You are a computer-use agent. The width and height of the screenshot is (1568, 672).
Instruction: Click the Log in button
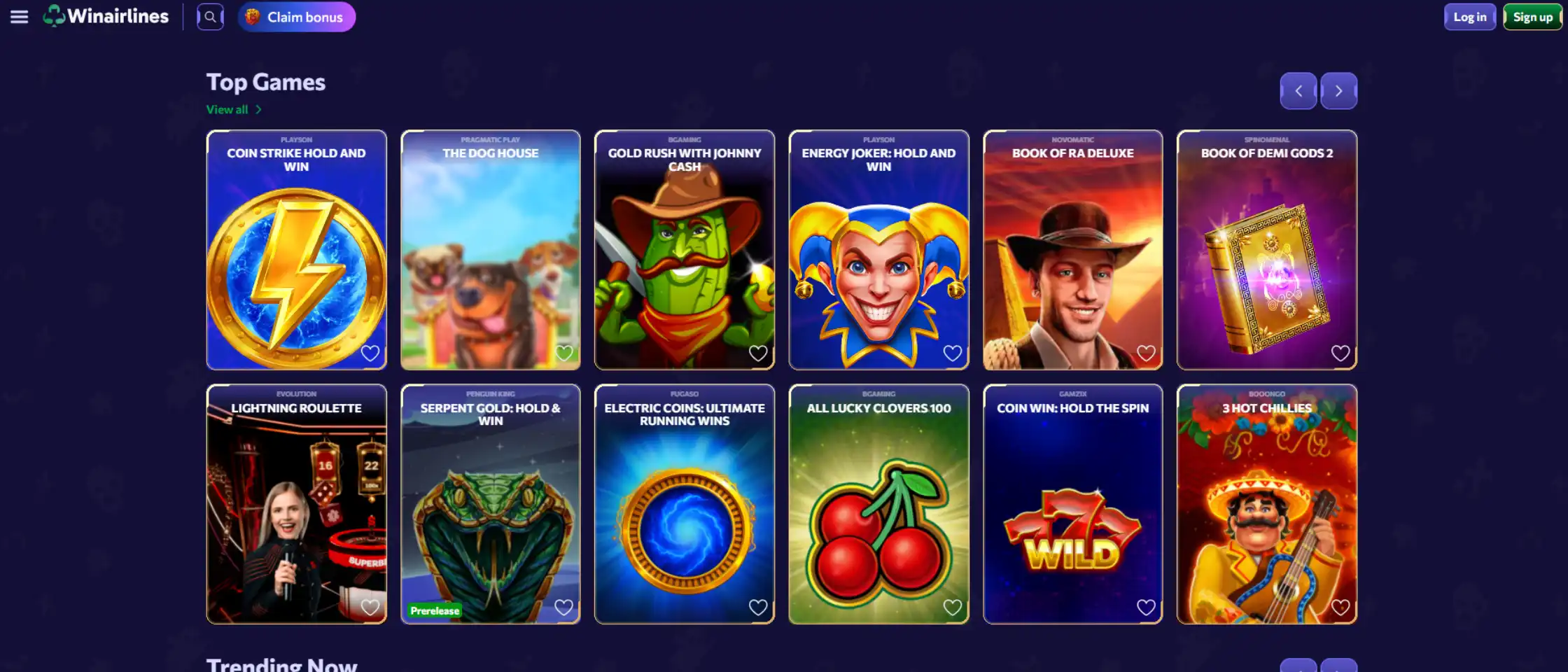(x=1469, y=16)
